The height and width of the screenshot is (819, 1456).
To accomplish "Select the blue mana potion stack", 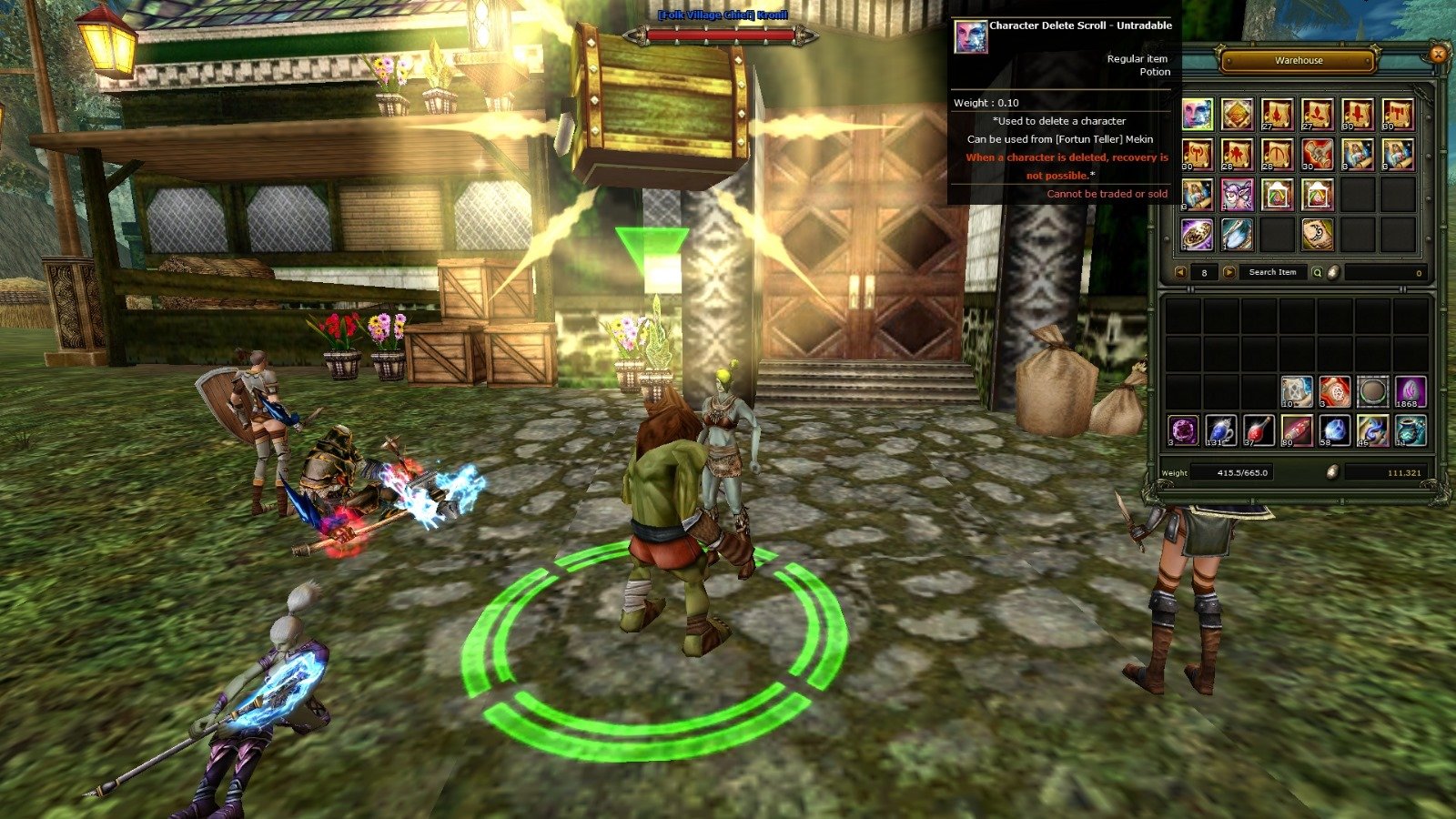I will pos(1220,430).
